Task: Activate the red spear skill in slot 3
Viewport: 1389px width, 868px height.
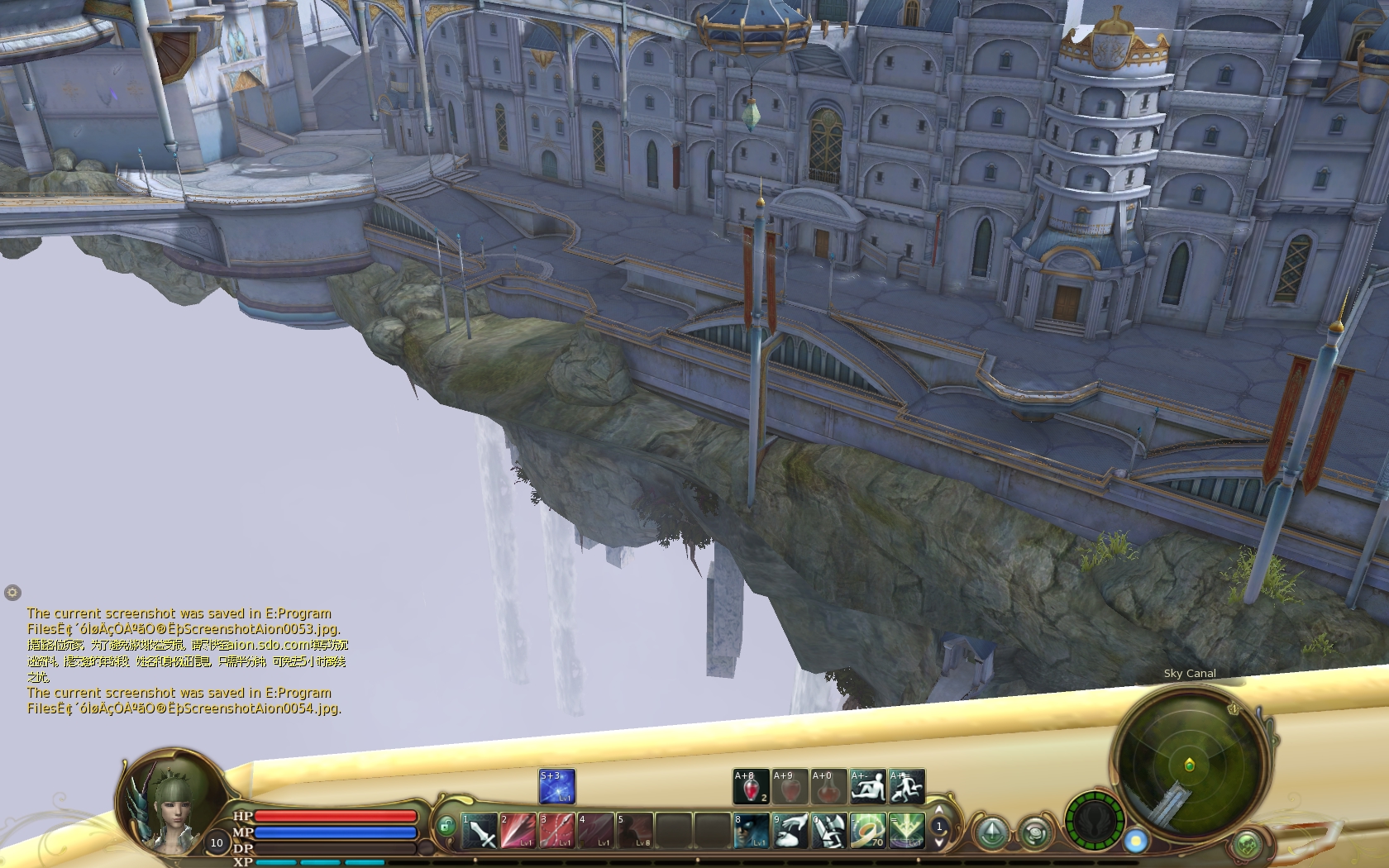Action: 557,831
